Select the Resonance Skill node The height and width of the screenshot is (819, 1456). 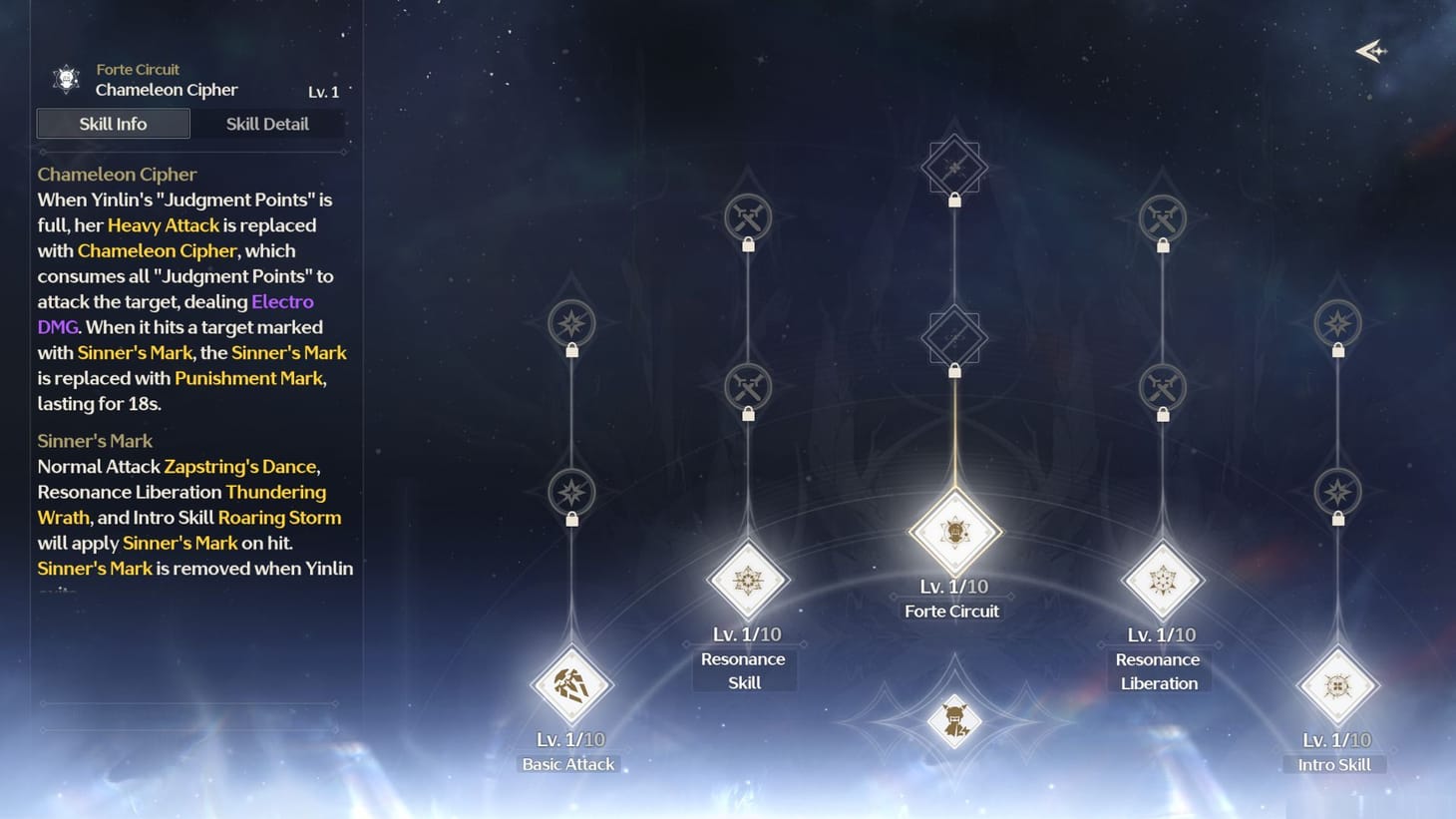746,579
